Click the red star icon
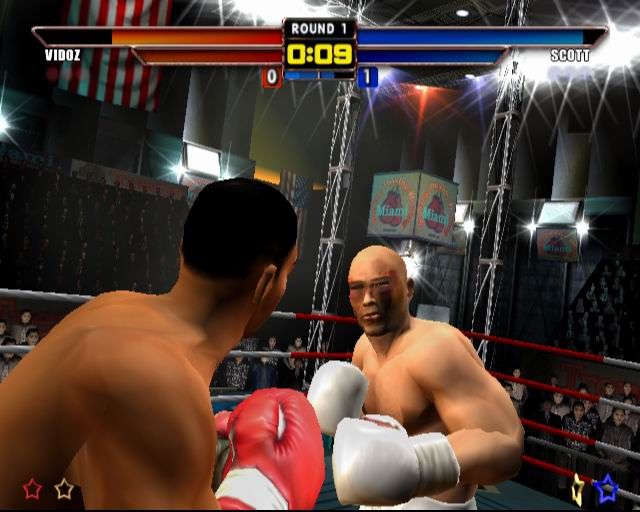Screen dimensions: 640x512 [33, 489]
